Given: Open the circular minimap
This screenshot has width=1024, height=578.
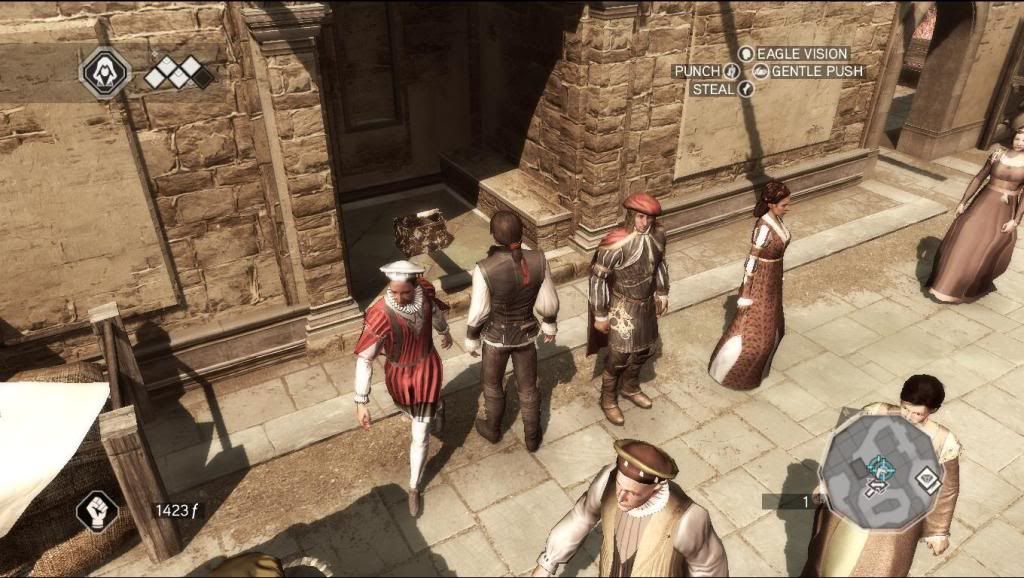Looking at the screenshot, I should tap(877, 471).
